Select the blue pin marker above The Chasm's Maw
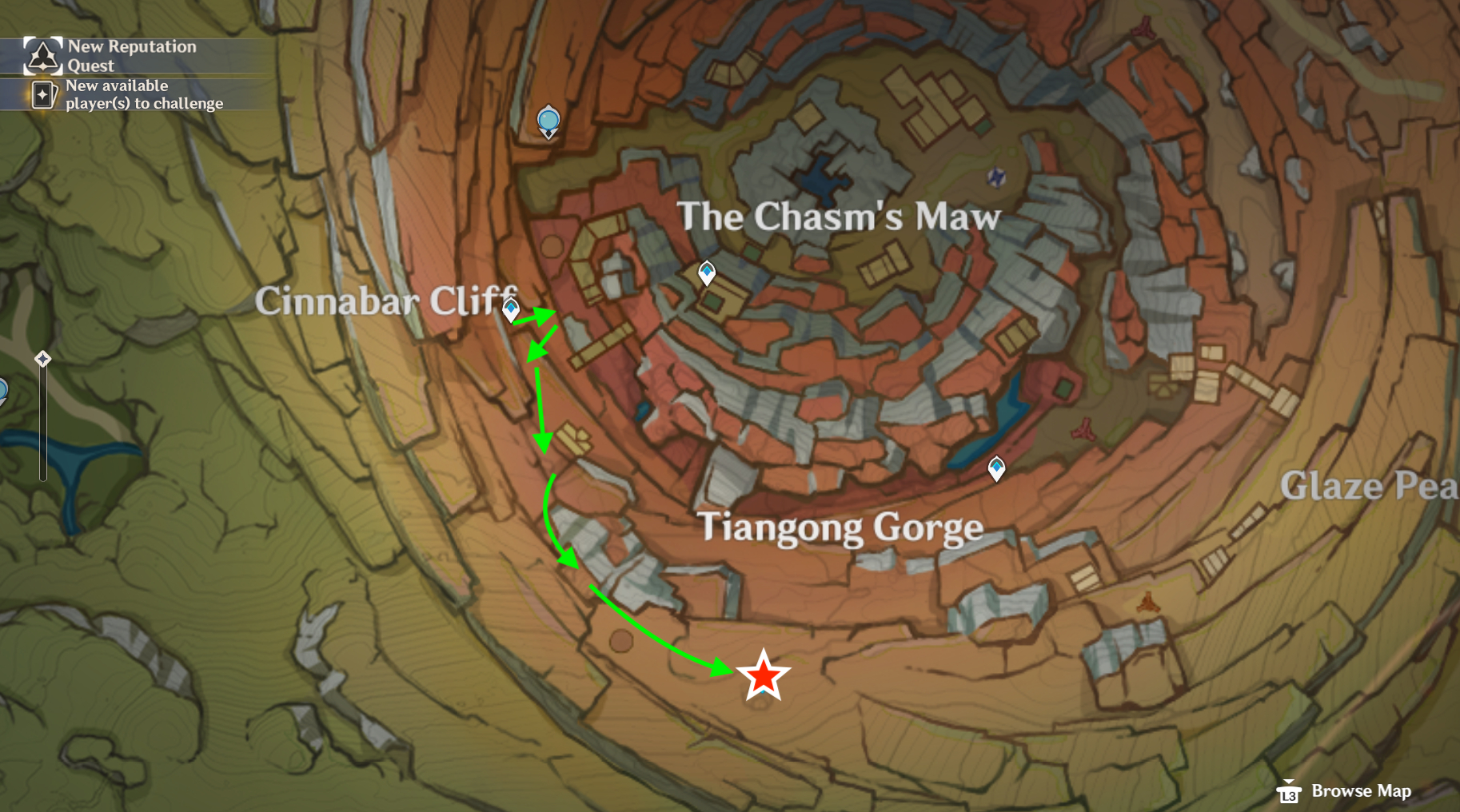Screen dimensions: 1460x812 (x=548, y=121)
